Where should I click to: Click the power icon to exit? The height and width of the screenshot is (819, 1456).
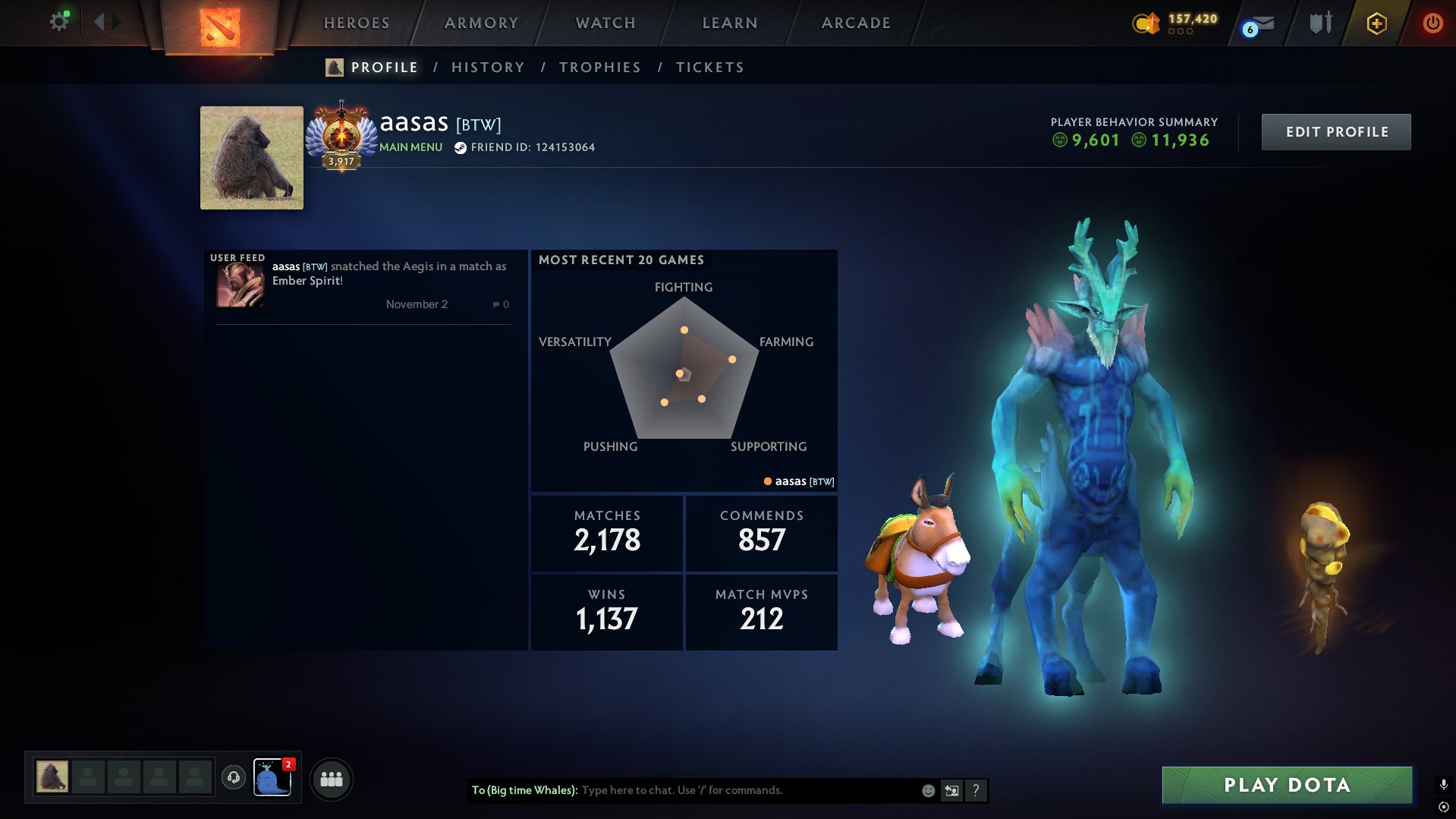click(x=1432, y=23)
